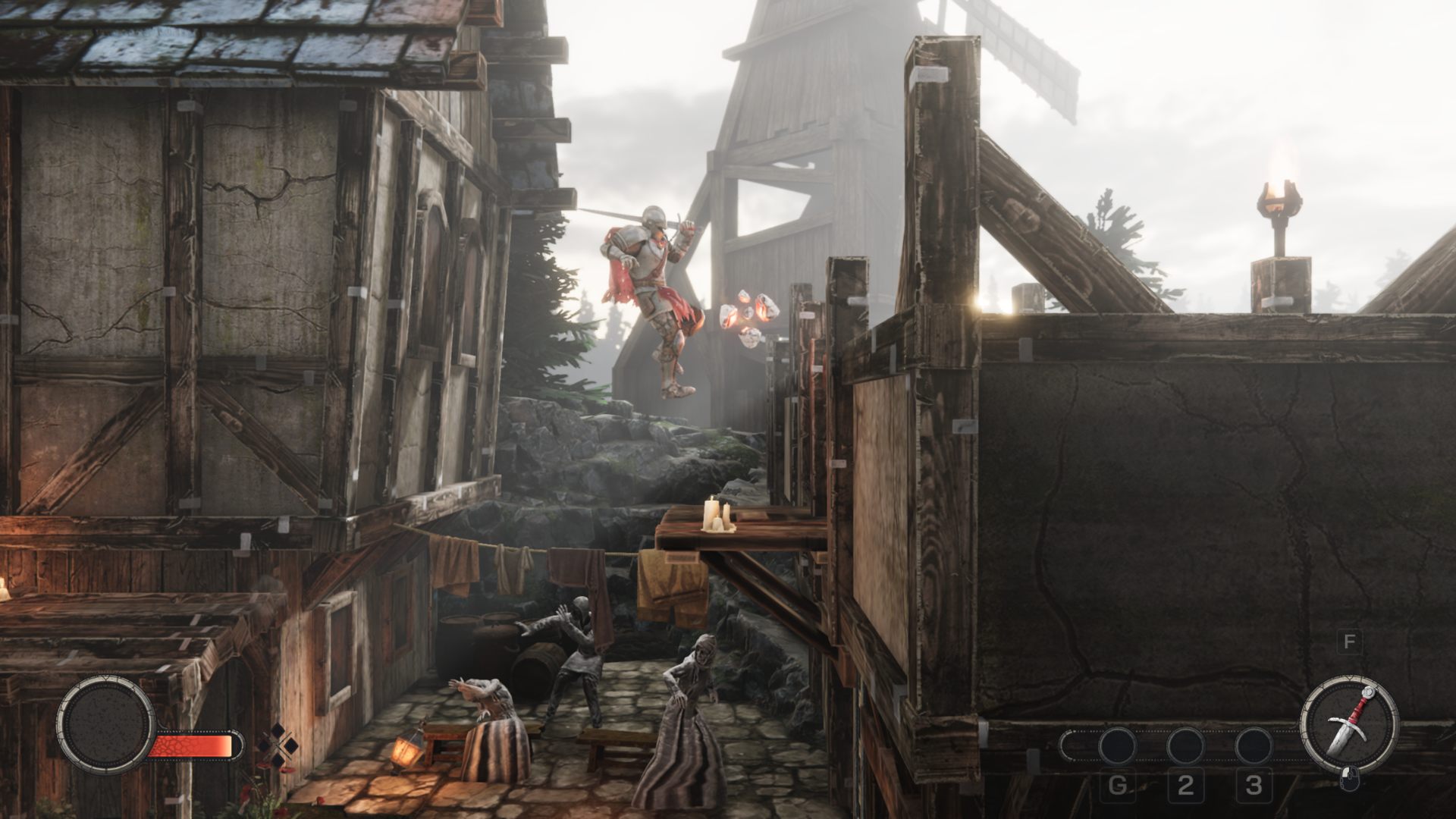Viewport: 1456px width, 819px height.
Task: Click the empty stone-ringed orb beside the health bar
Action: (x=106, y=723)
